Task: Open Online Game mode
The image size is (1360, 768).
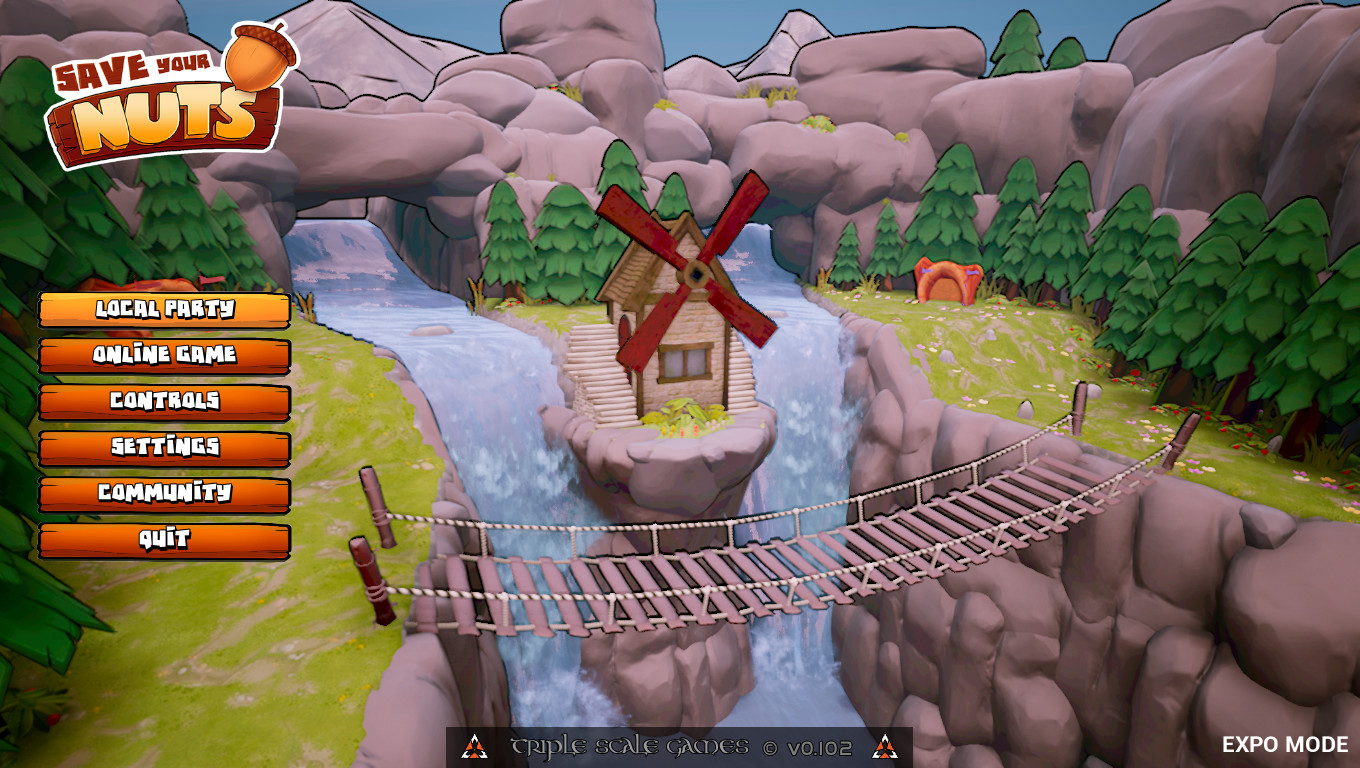Action: [x=163, y=356]
